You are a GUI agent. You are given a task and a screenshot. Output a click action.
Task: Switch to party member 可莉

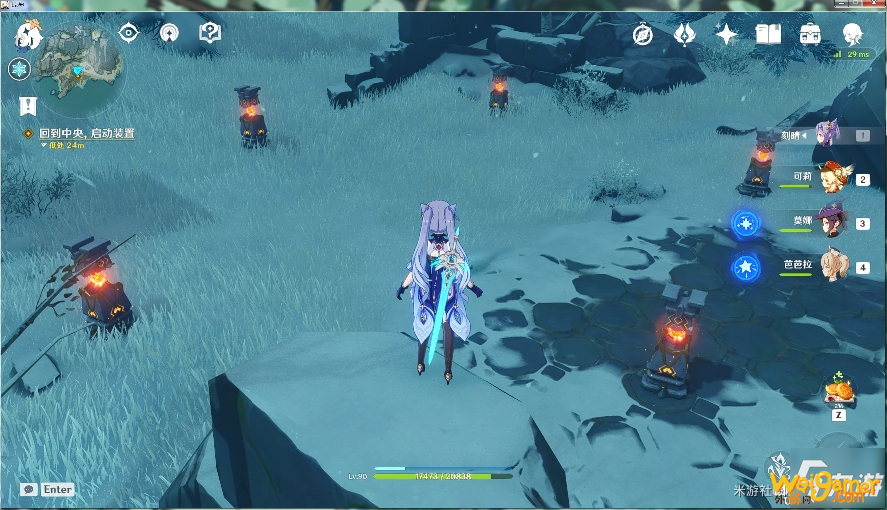[829, 178]
